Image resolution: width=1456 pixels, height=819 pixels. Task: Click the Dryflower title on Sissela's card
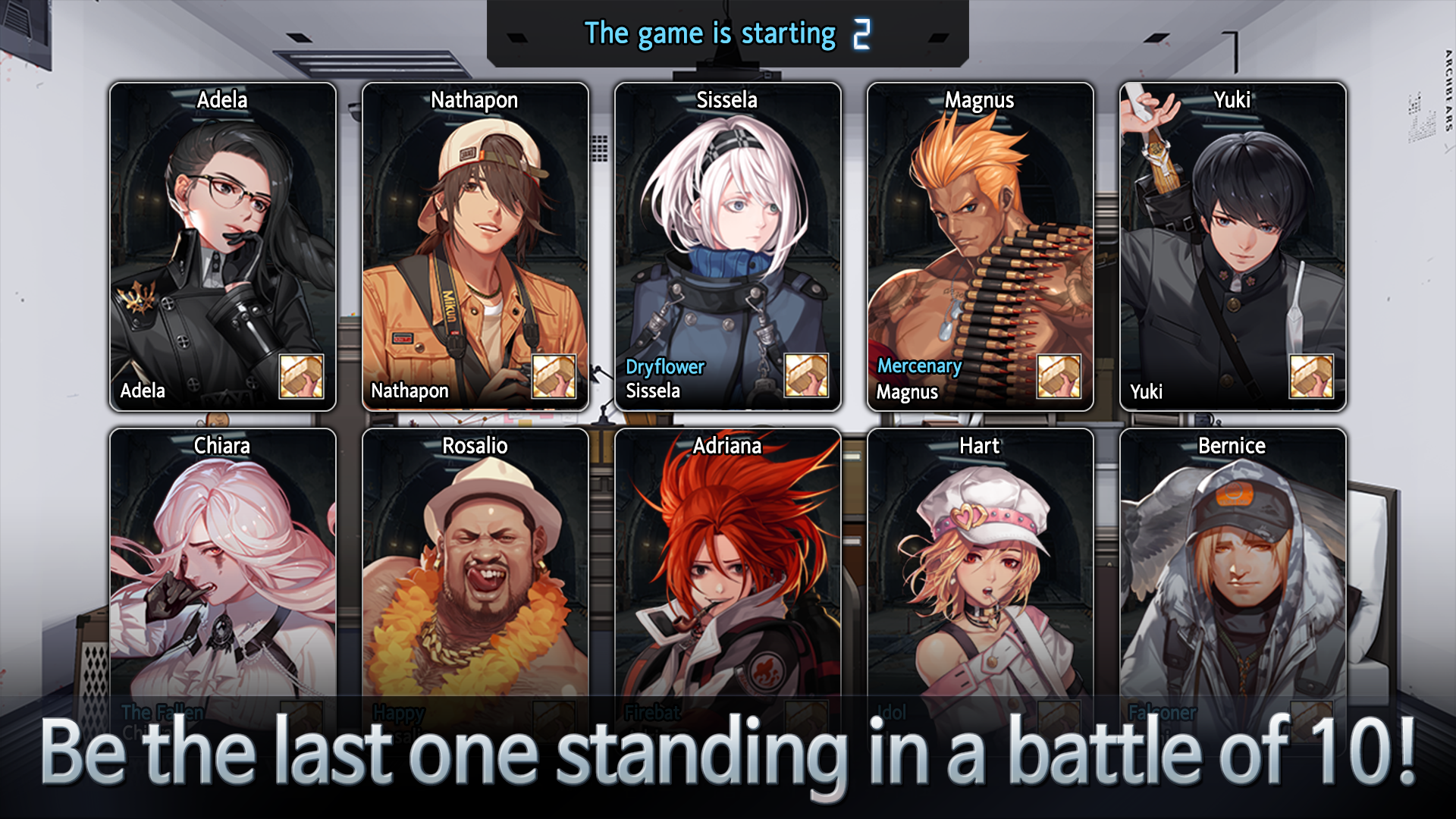pyautogui.click(x=664, y=367)
